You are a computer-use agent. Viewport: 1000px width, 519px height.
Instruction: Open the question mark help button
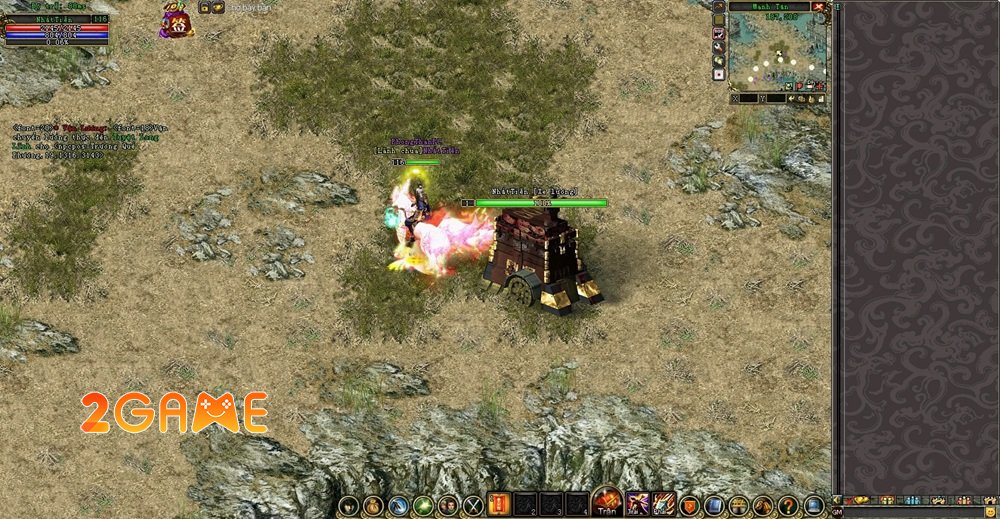pos(789,506)
